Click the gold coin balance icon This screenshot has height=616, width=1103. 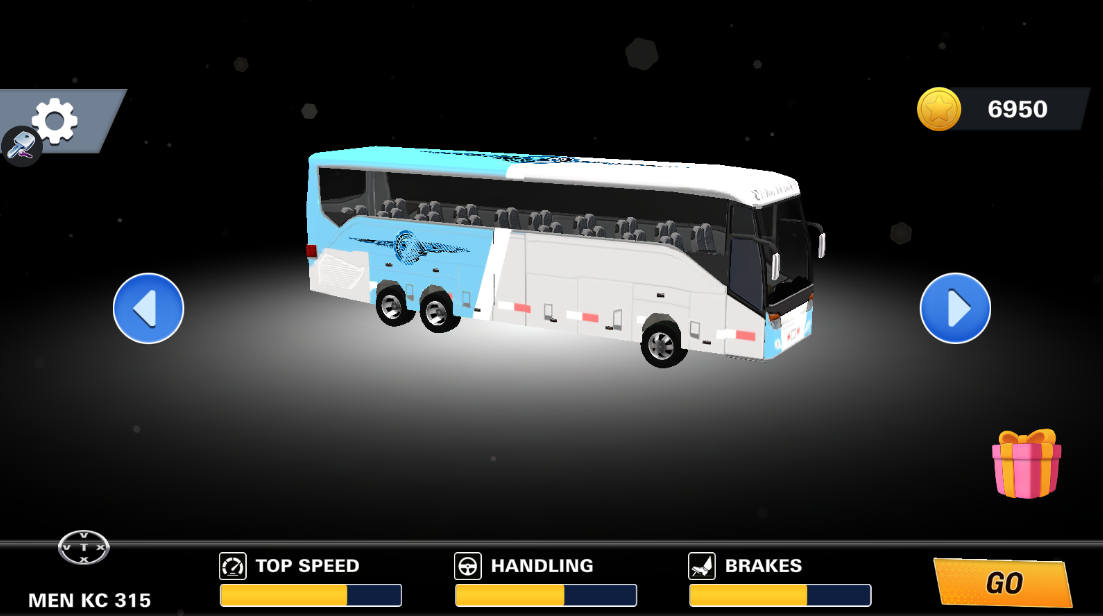(939, 109)
